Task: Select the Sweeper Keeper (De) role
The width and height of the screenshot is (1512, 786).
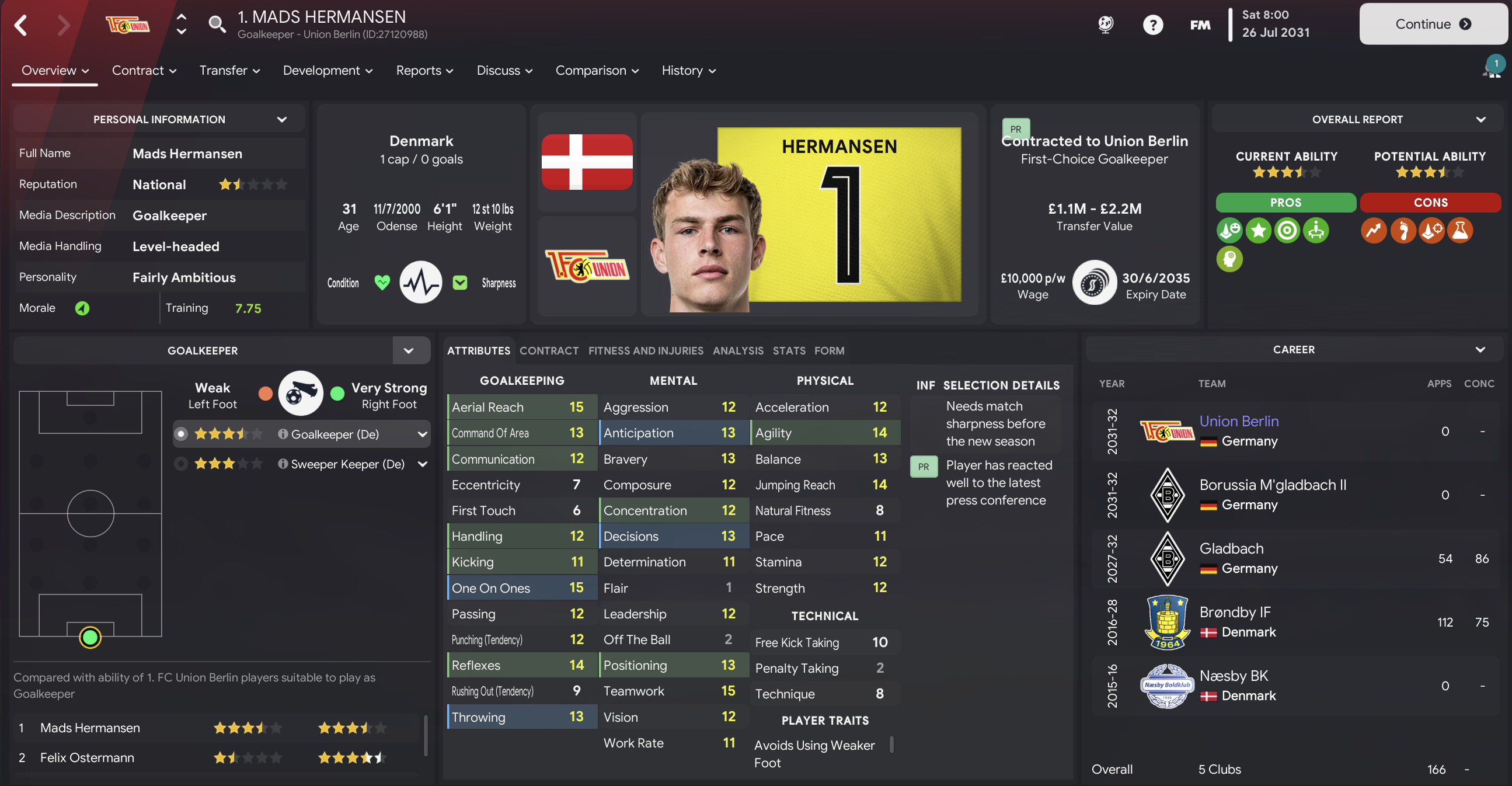Action: (x=347, y=464)
